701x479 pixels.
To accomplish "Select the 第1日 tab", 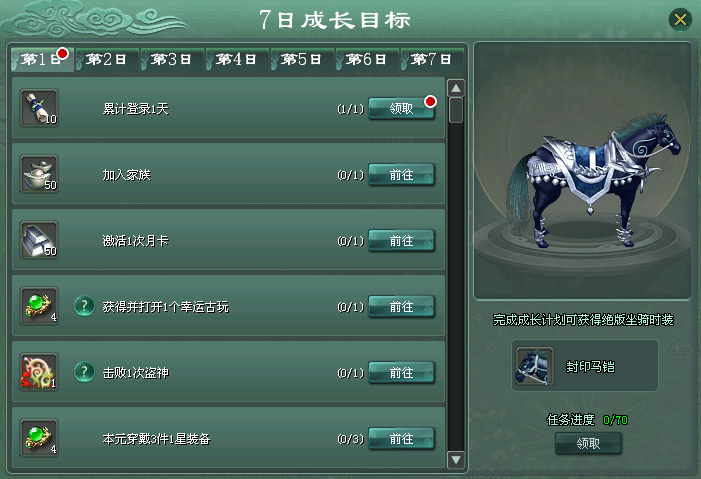I will point(42,60).
